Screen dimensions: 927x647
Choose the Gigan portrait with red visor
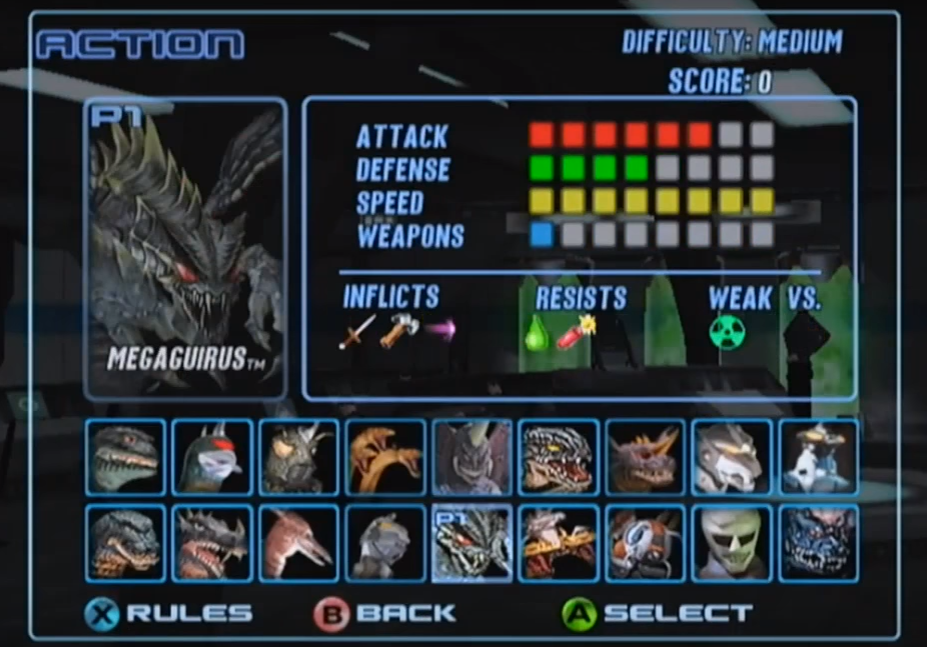pyautogui.click(x=212, y=458)
